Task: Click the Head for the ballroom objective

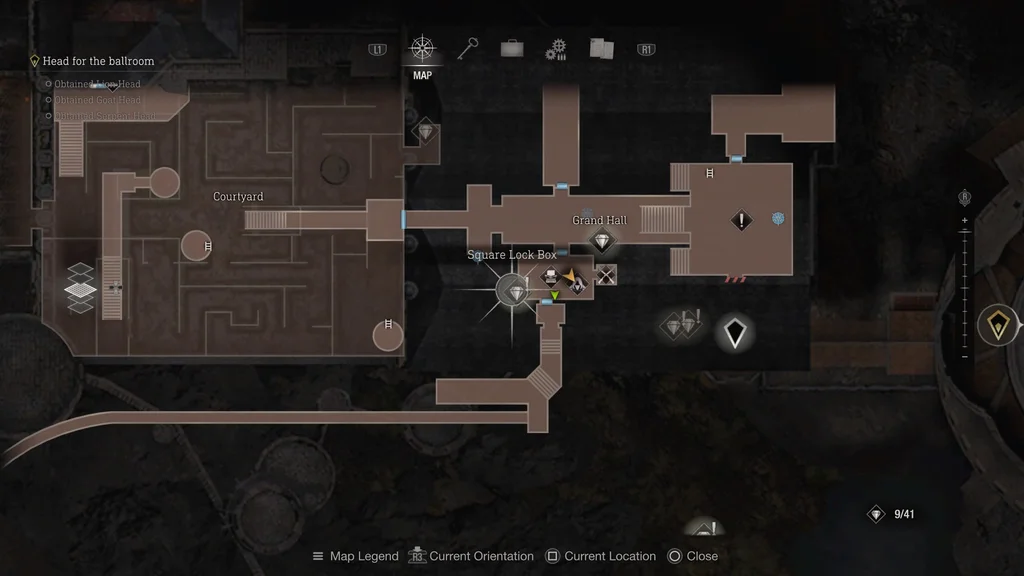Action: [98, 61]
